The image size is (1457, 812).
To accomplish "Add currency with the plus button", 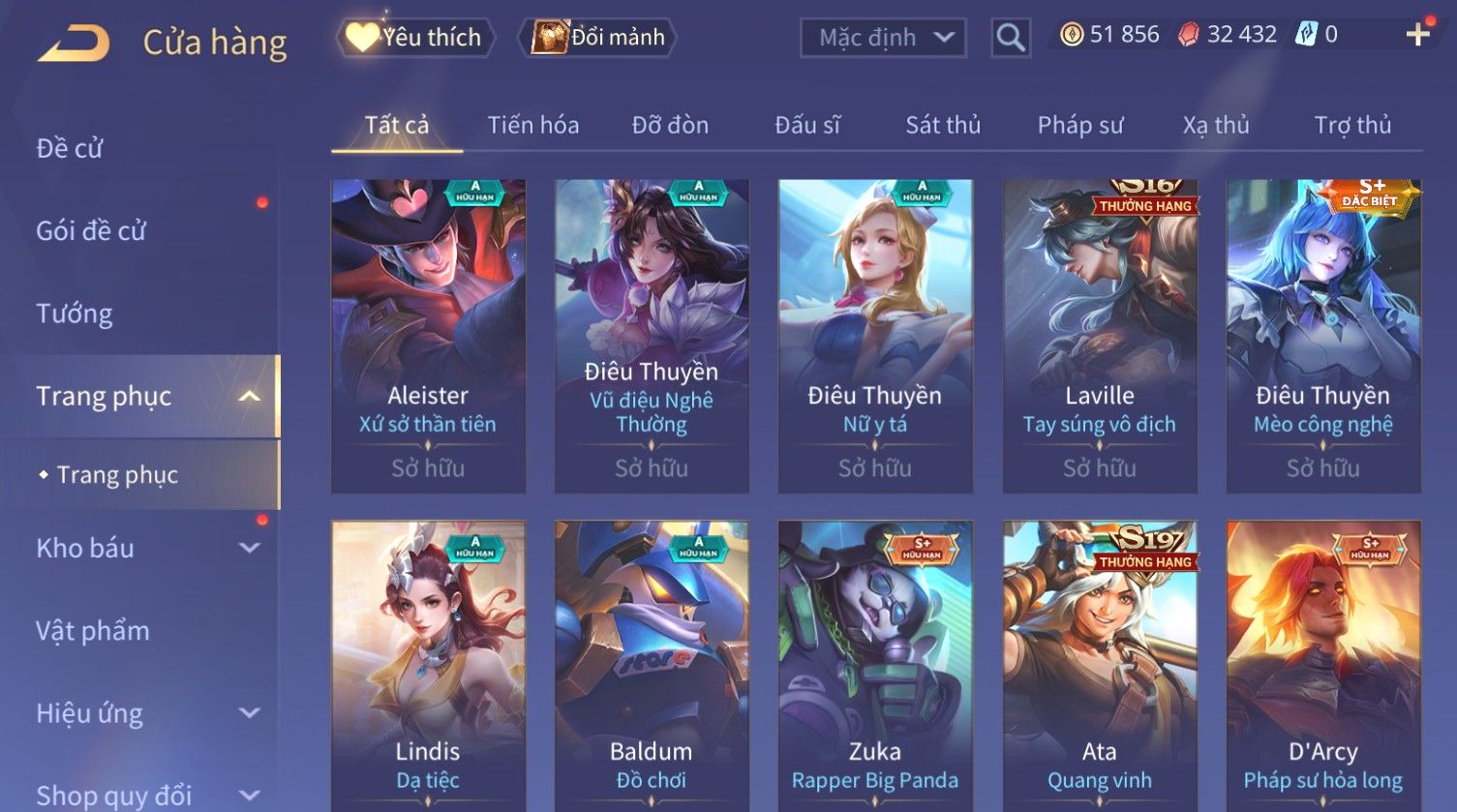I will [x=1417, y=35].
